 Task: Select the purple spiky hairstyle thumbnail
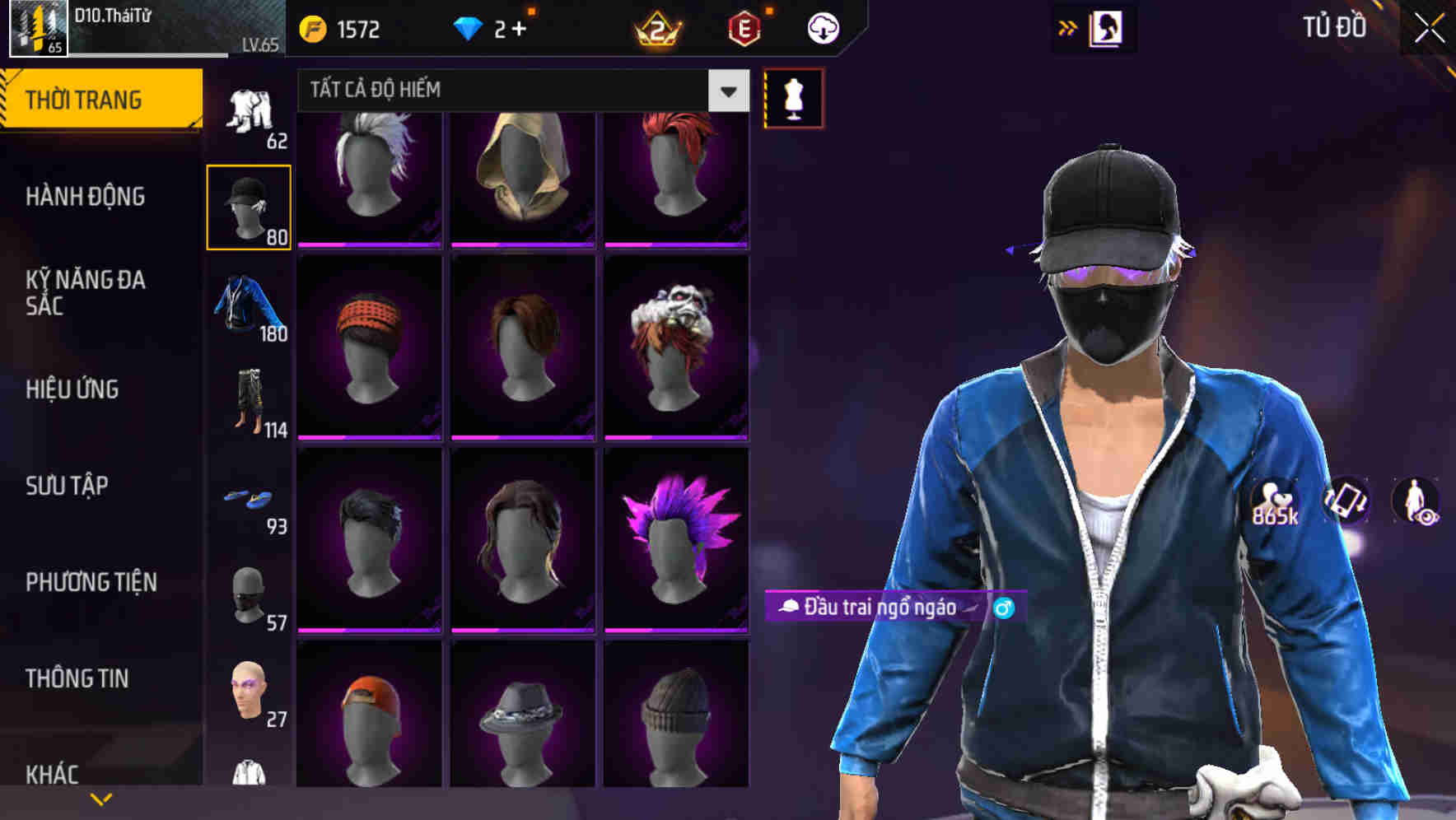677,543
